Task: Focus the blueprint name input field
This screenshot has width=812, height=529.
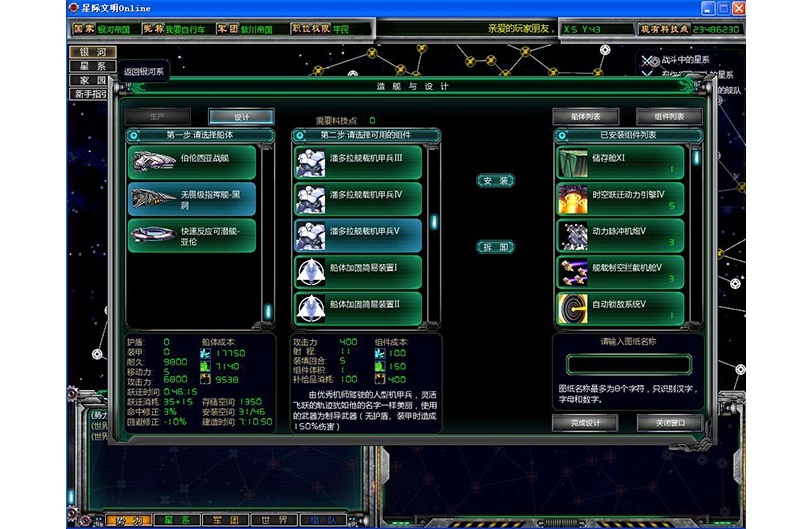Action: pyautogui.click(x=628, y=364)
